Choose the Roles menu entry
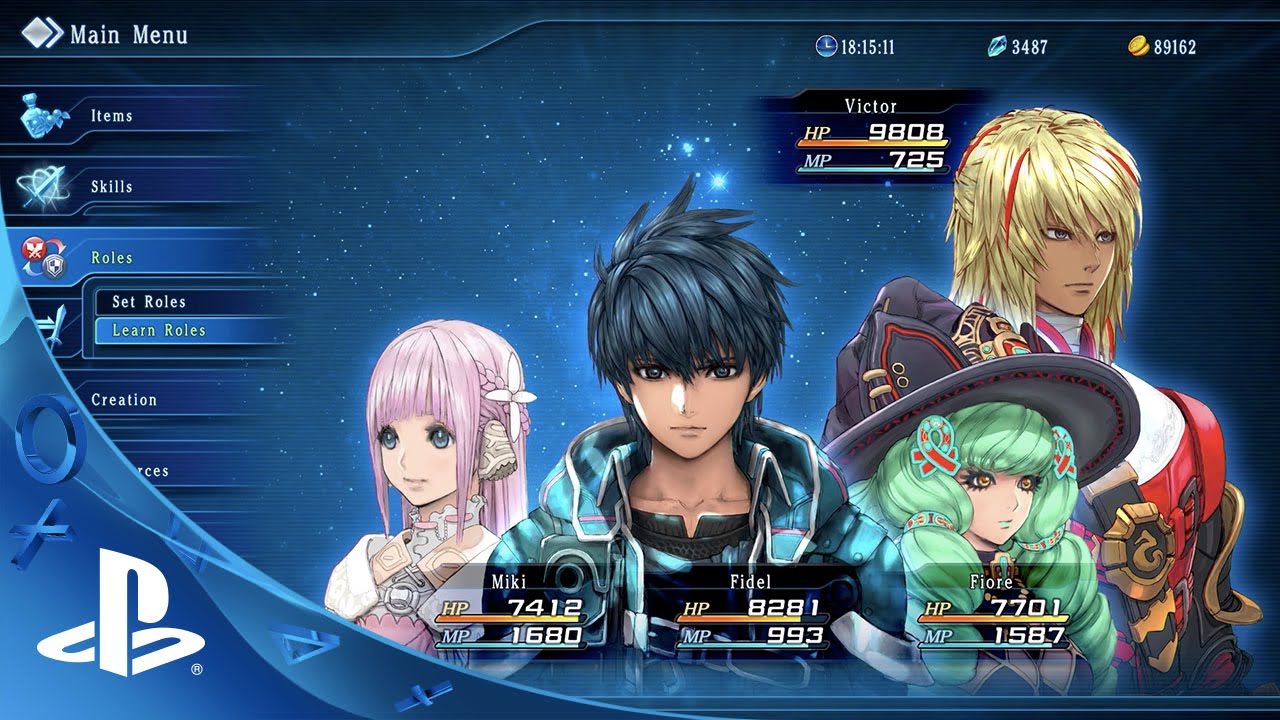 [x=111, y=258]
